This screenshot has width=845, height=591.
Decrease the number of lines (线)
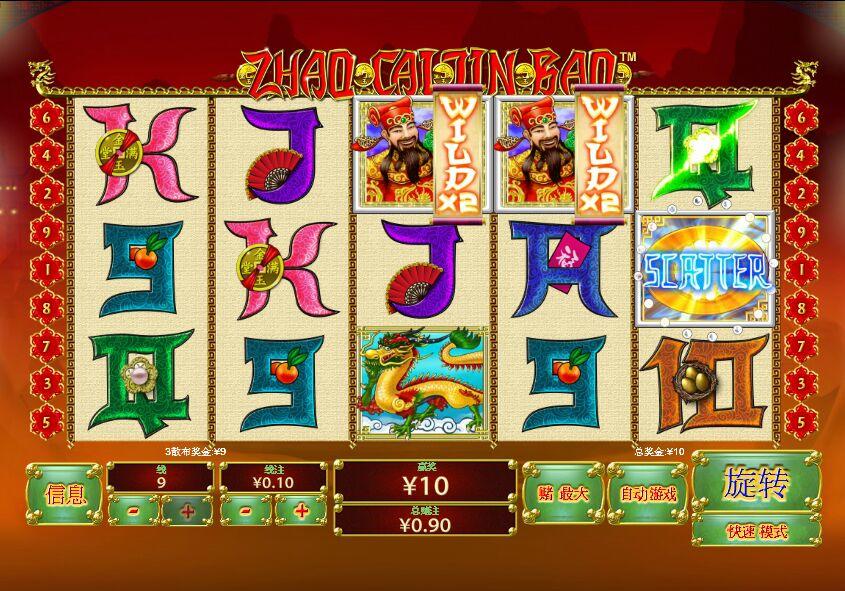tap(133, 510)
